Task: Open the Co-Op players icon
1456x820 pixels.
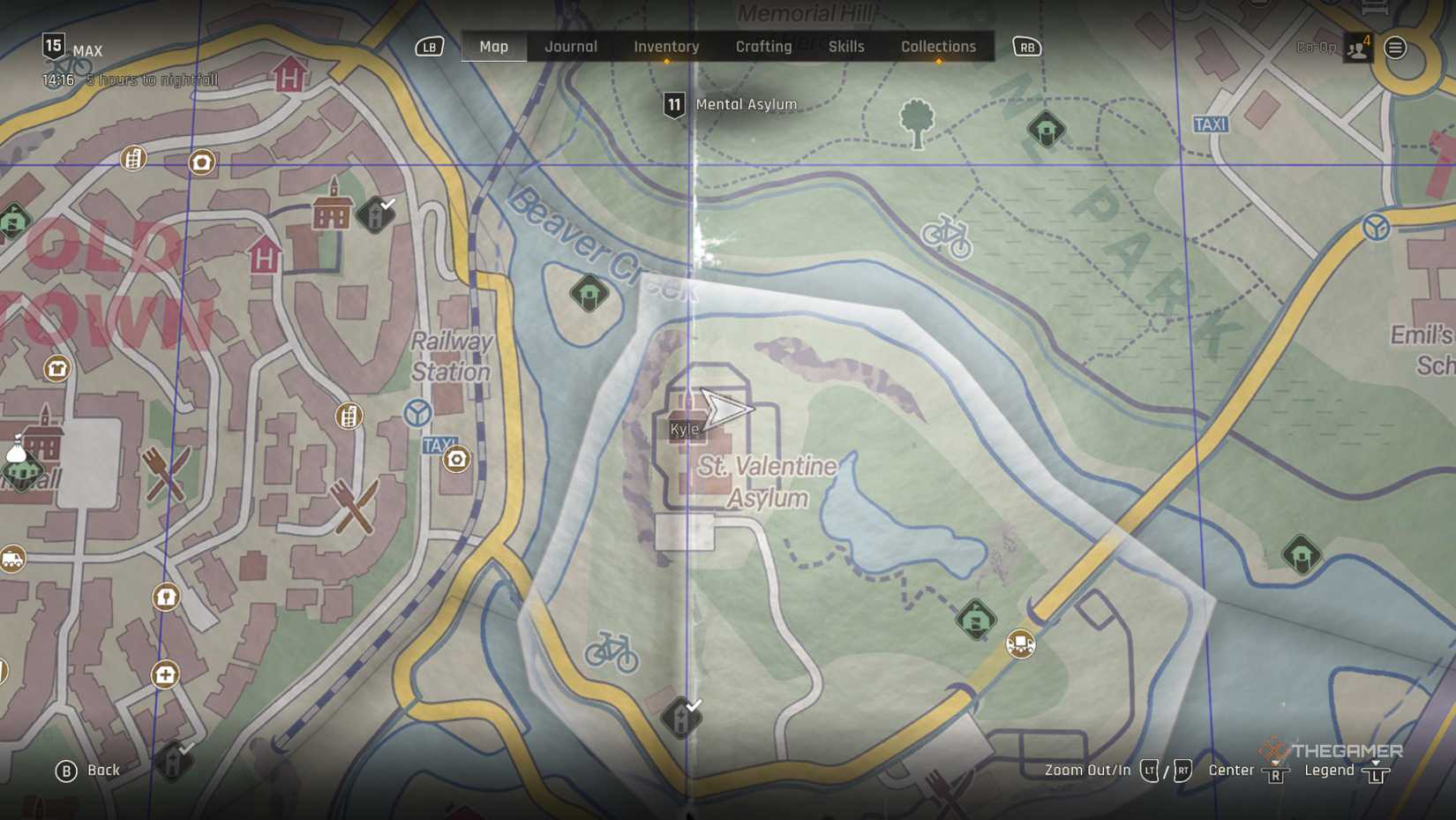Action: (1357, 49)
